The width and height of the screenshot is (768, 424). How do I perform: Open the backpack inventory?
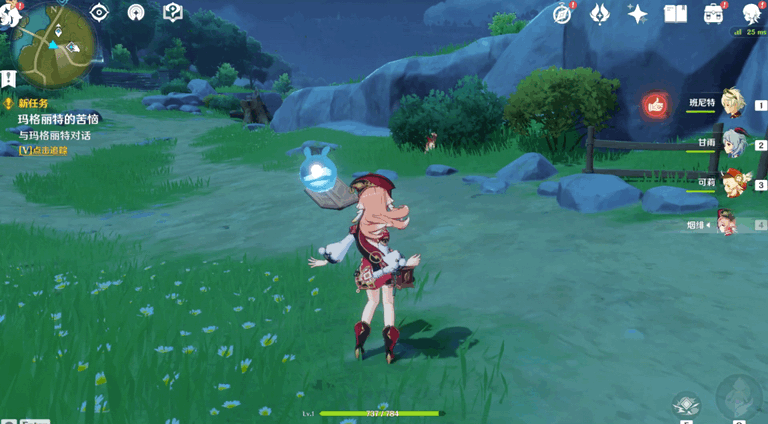click(714, 13)
